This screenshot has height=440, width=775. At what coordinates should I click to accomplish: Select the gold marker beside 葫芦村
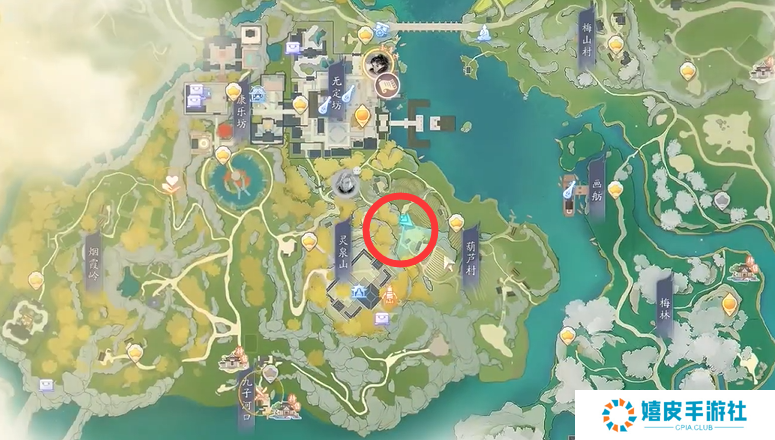pyautogui.click(x=457, y=222)
